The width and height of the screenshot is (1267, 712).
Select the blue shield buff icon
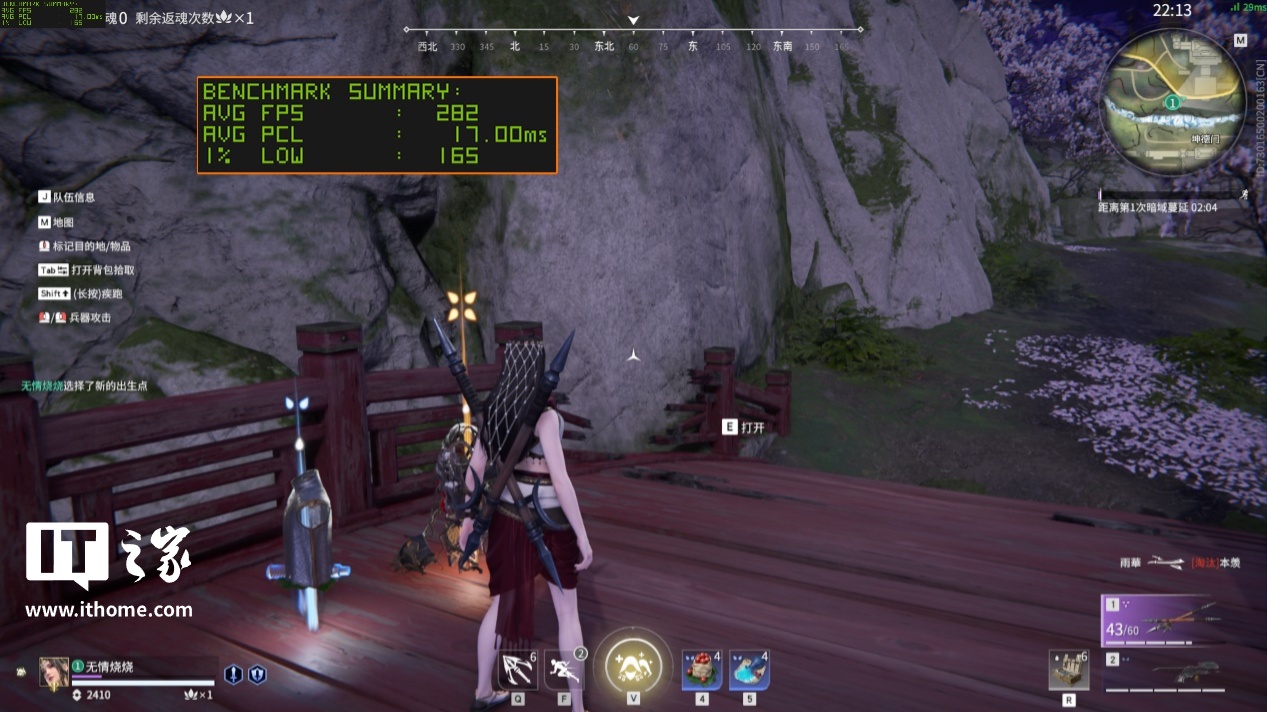257,674
